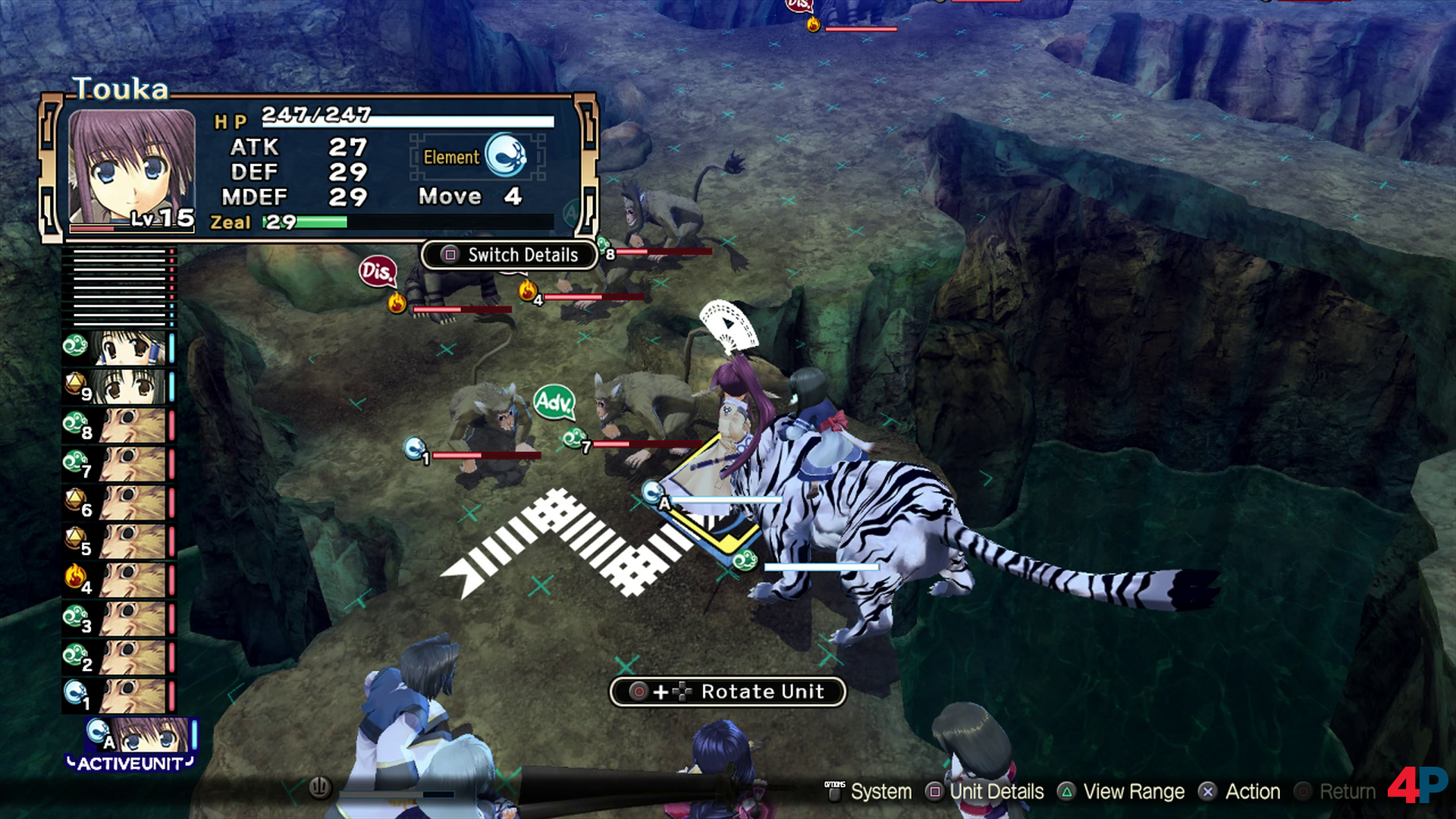The width and height of the screenshot is (1456, 819).
Task: Choose enemy 1 in the turn order list
Action: 133,695
